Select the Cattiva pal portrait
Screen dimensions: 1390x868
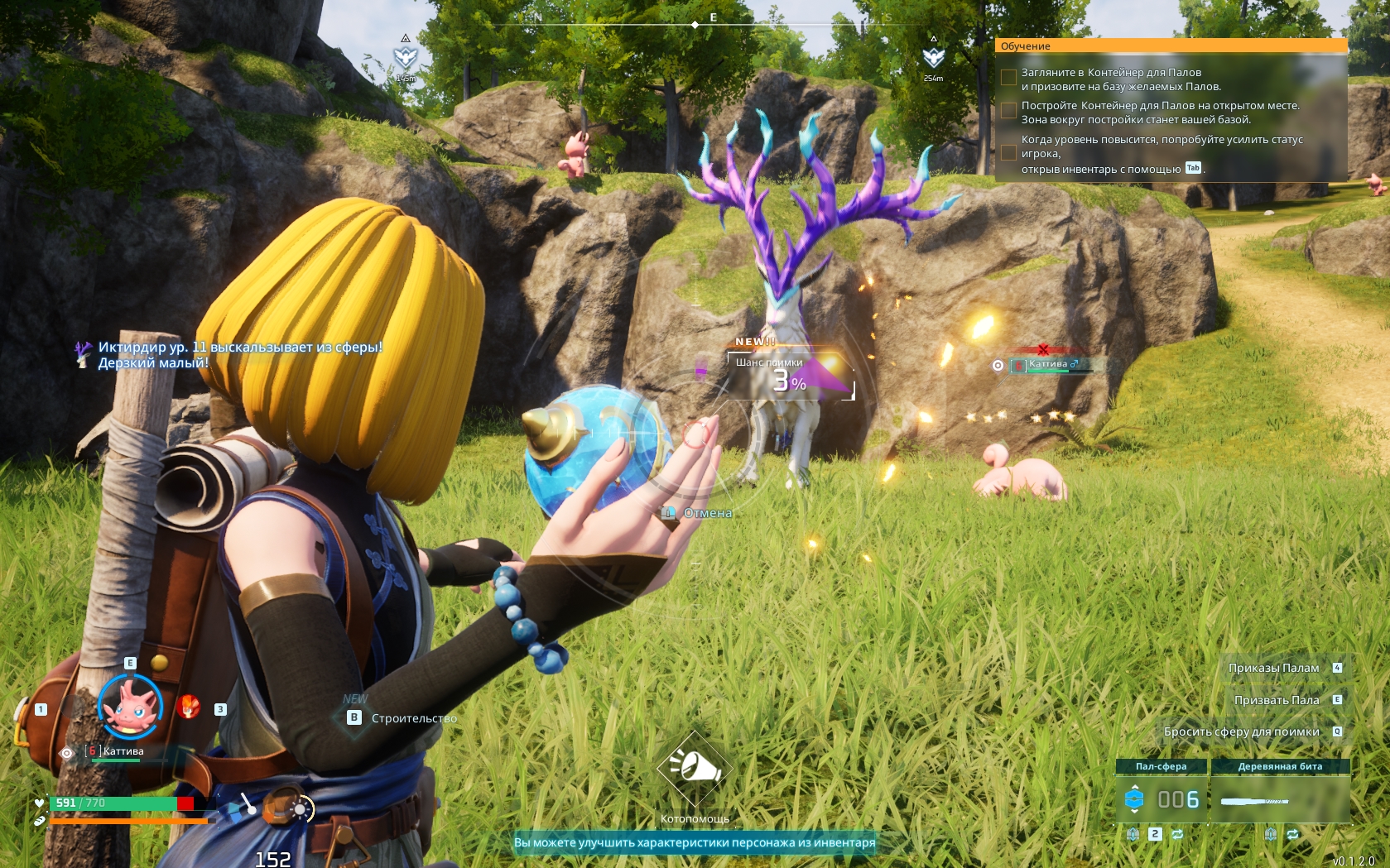tap(130, 705)
